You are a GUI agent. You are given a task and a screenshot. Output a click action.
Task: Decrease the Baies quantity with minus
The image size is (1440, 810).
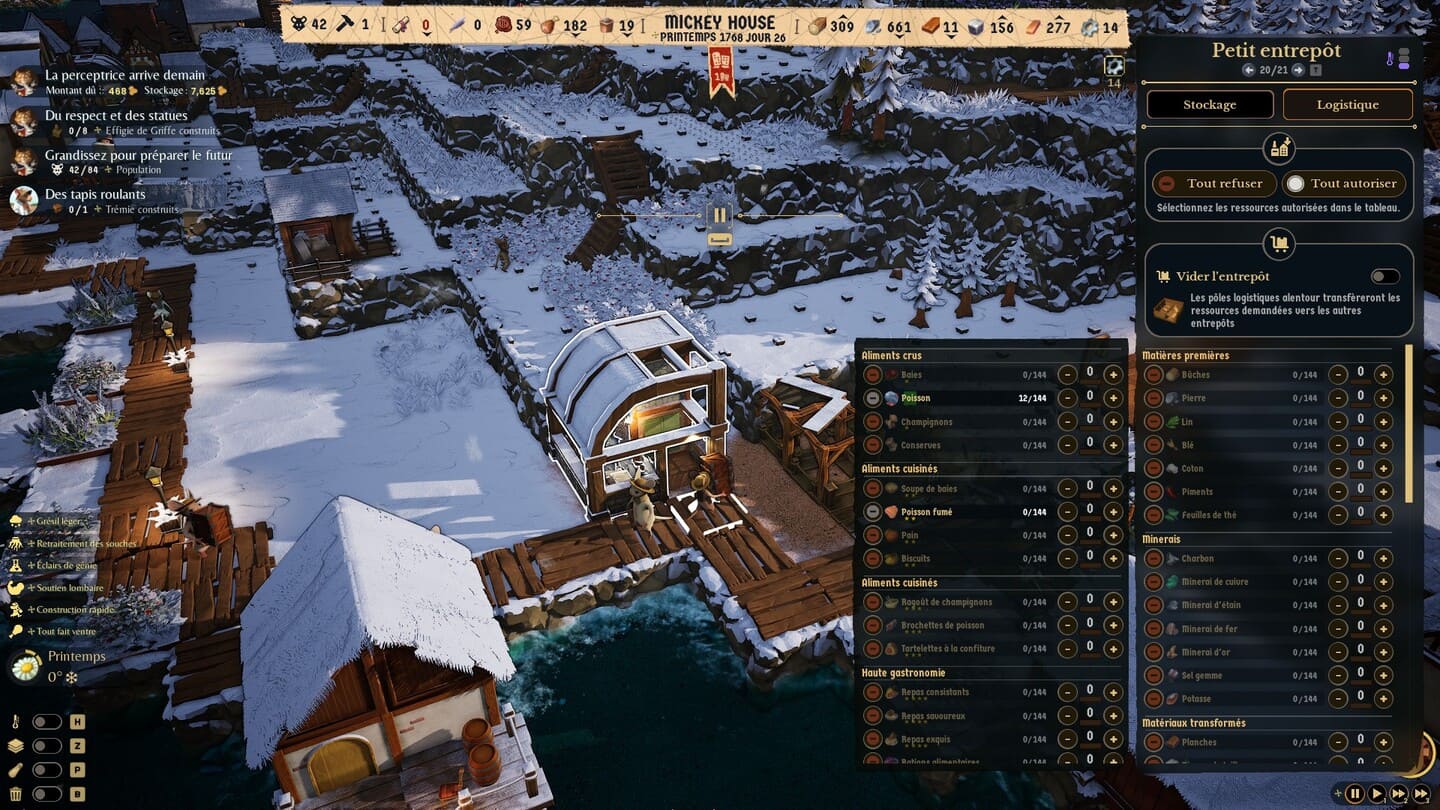coord(1067,375)
